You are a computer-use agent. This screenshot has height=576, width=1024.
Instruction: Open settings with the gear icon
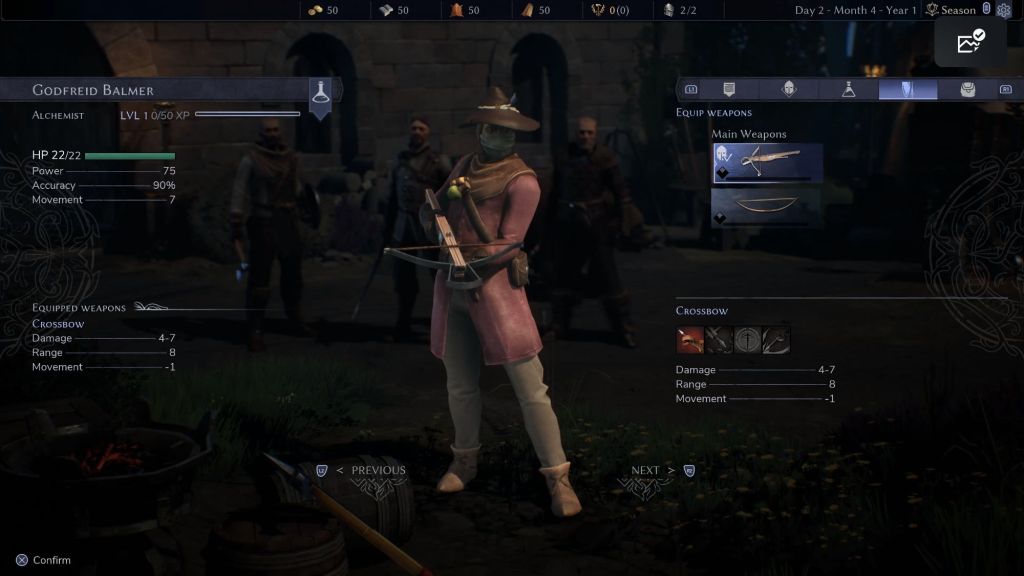click(x=1004, y=10)
